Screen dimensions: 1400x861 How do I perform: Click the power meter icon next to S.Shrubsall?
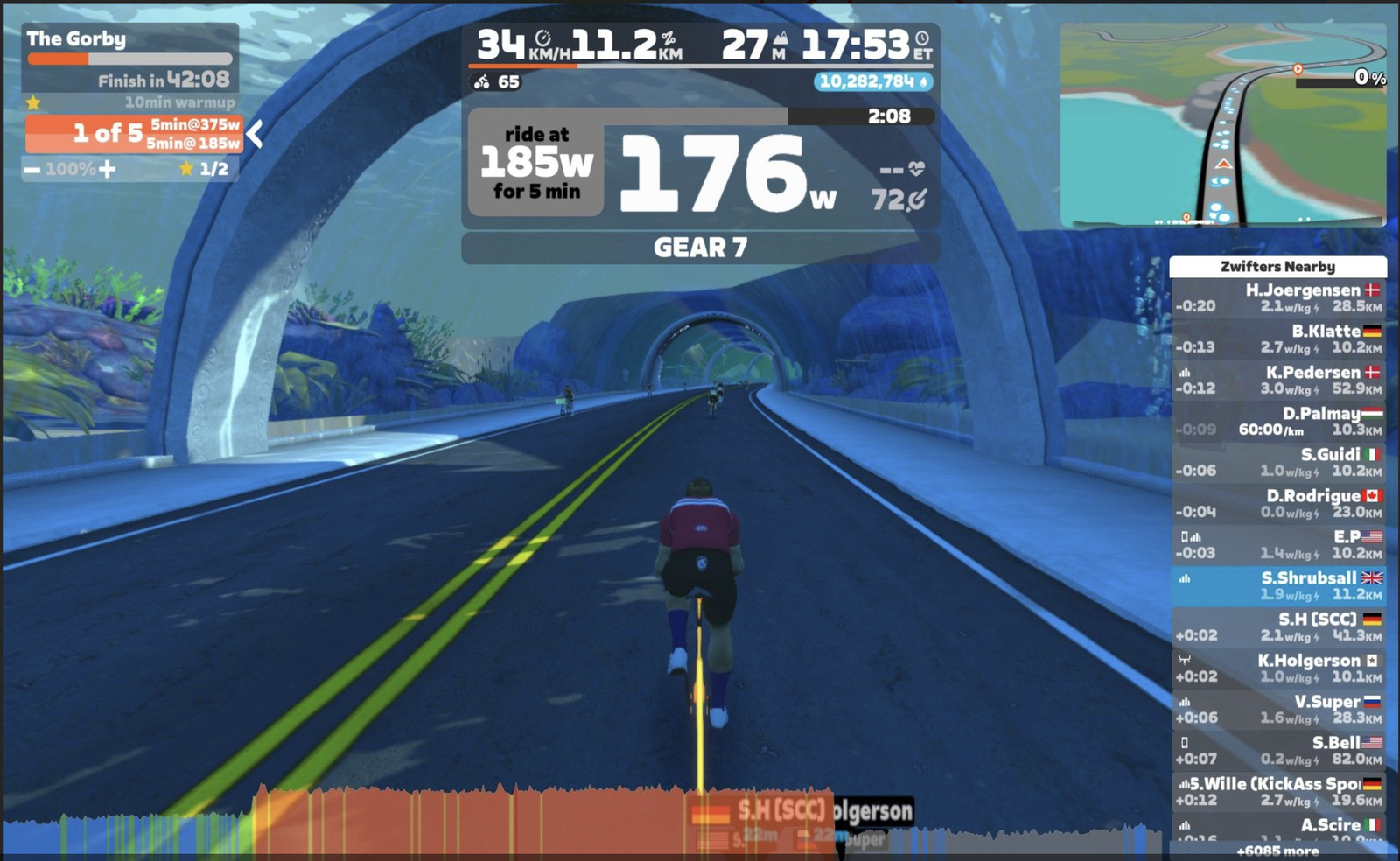point(1186,578)
